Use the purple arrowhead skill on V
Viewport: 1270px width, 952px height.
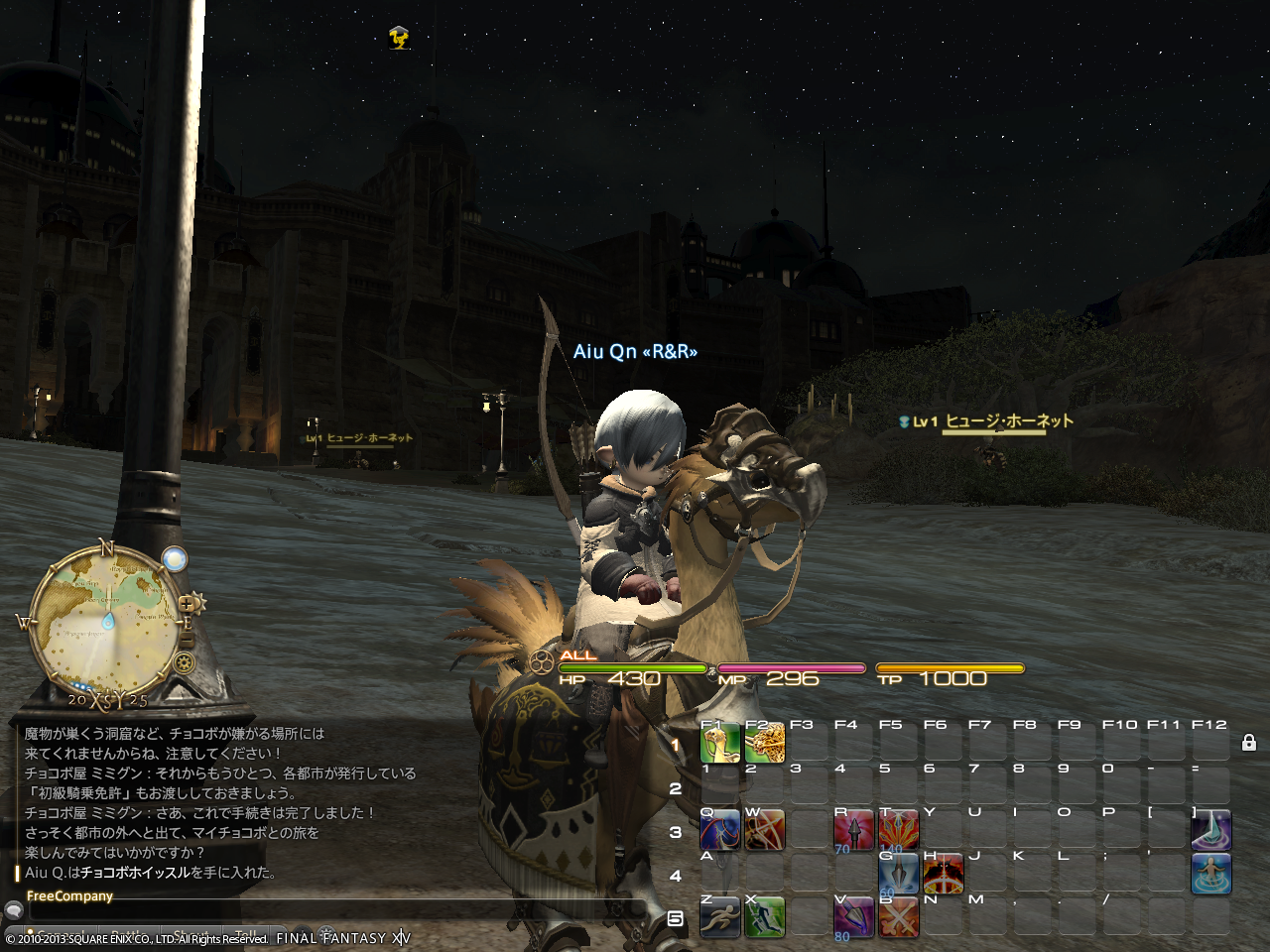pyautogui.click(x=853, y=917)
